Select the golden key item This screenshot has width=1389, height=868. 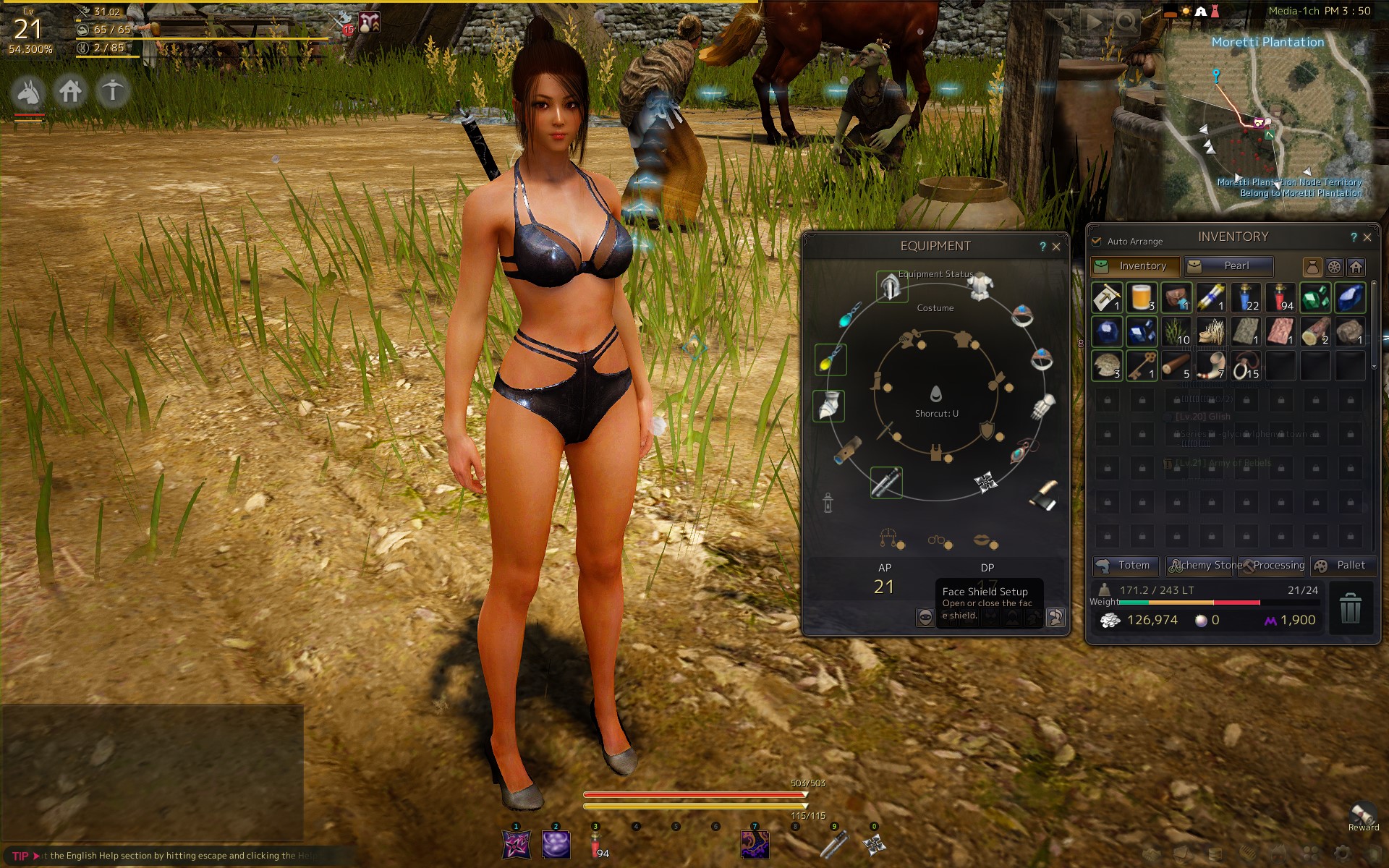(1142, 366)
